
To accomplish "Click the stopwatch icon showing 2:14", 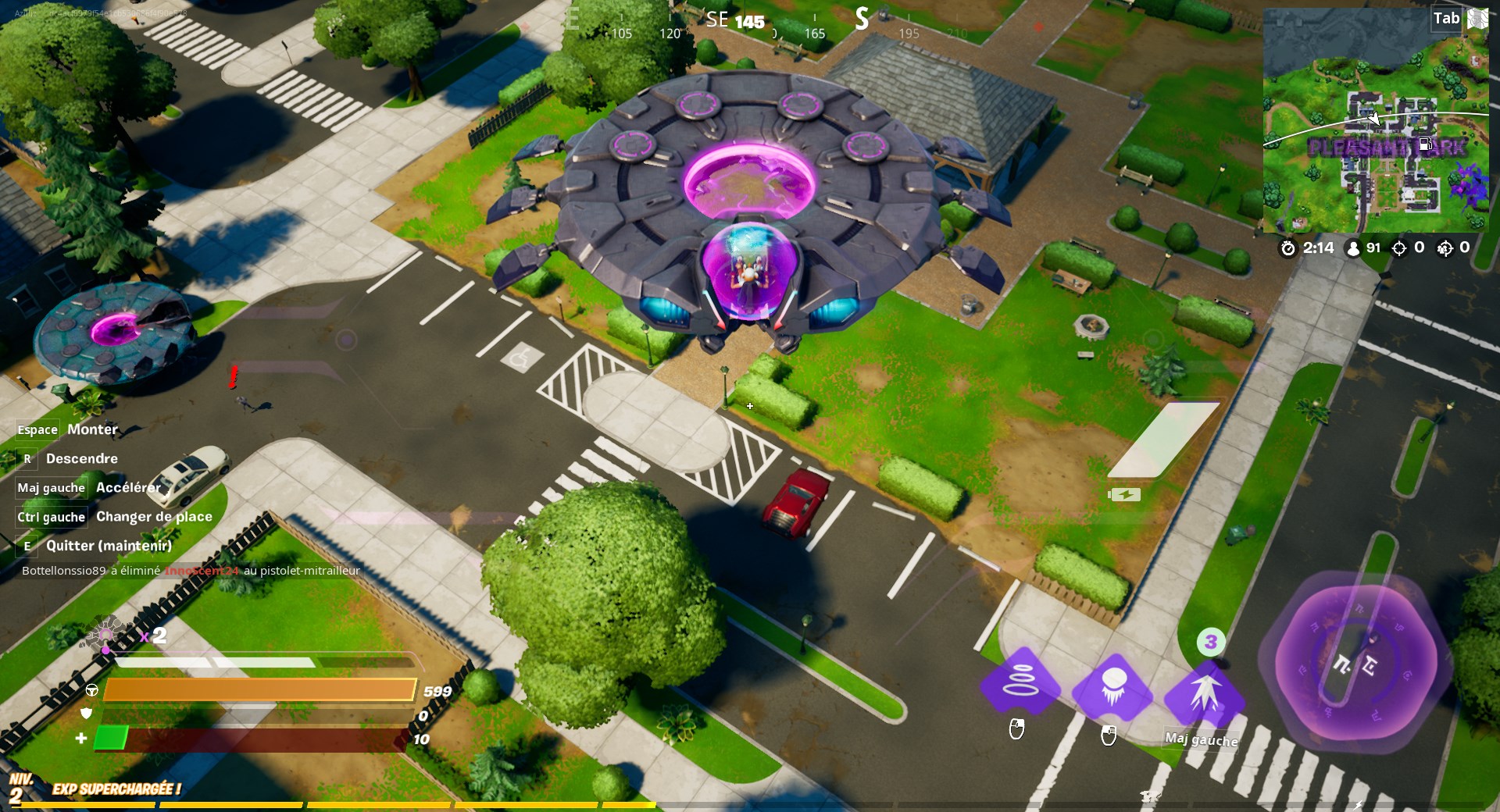I will [x=1289, y=248].
